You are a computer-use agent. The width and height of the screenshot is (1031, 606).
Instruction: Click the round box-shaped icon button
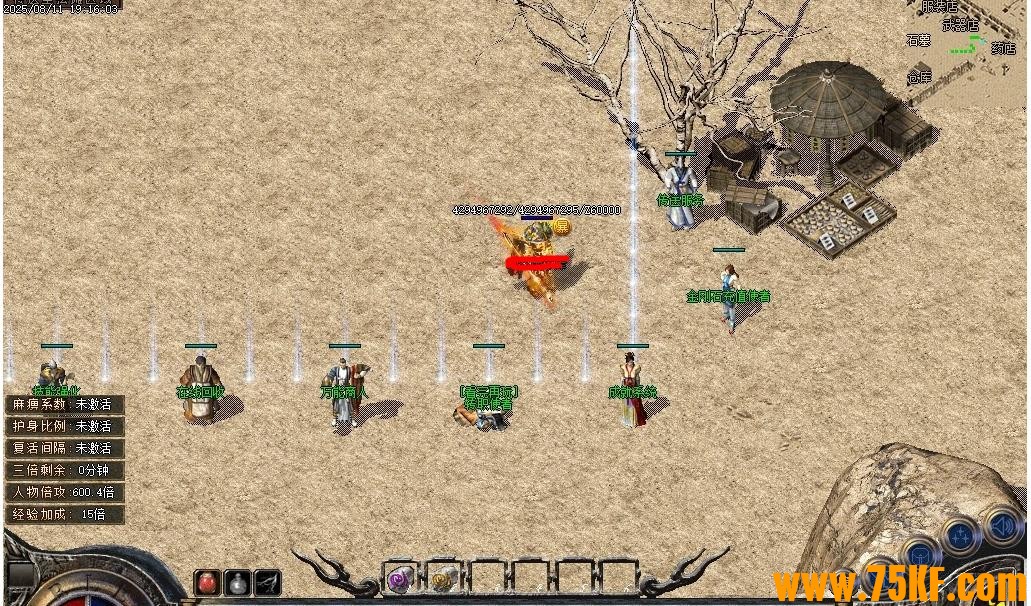(x=920, y=555)
